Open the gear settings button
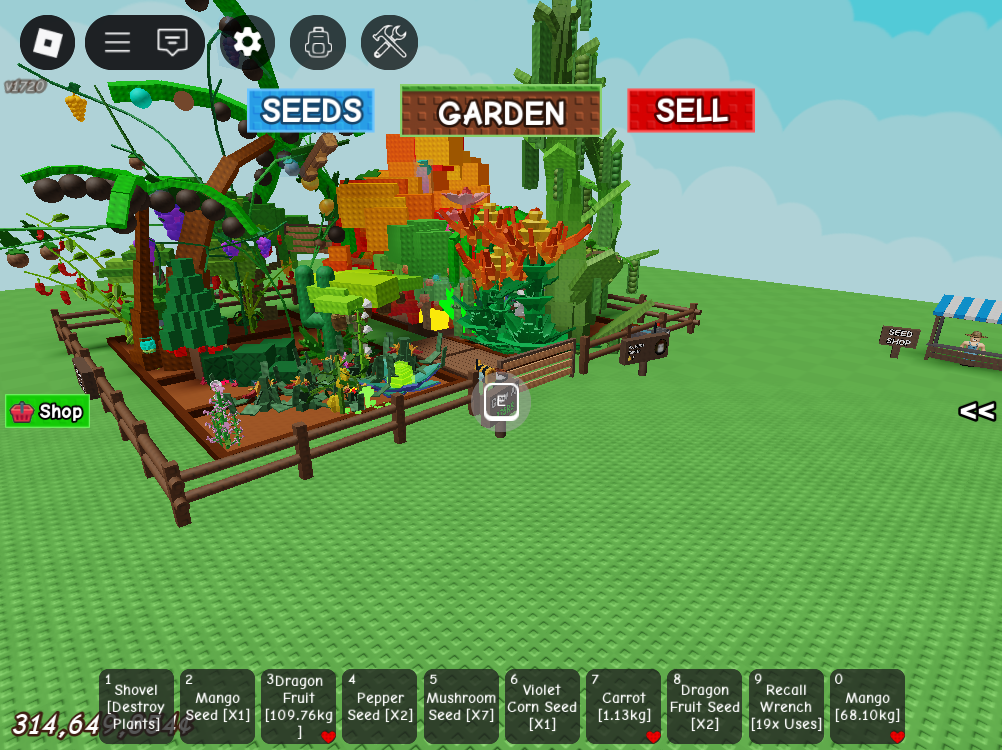The image size is (1002, 750). 247,42
